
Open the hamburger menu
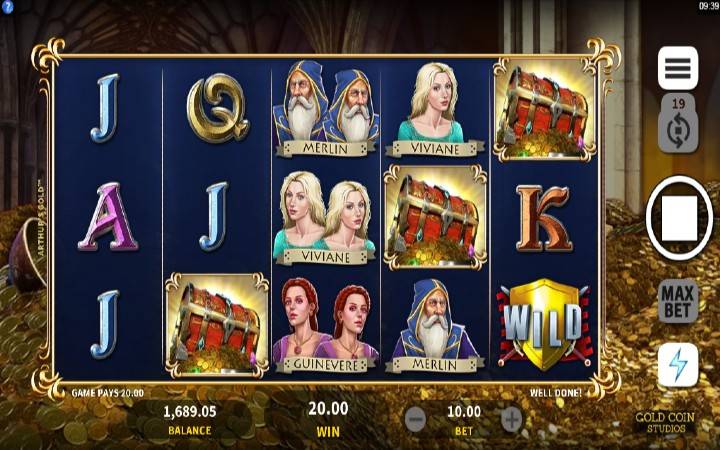pos(677,68)
